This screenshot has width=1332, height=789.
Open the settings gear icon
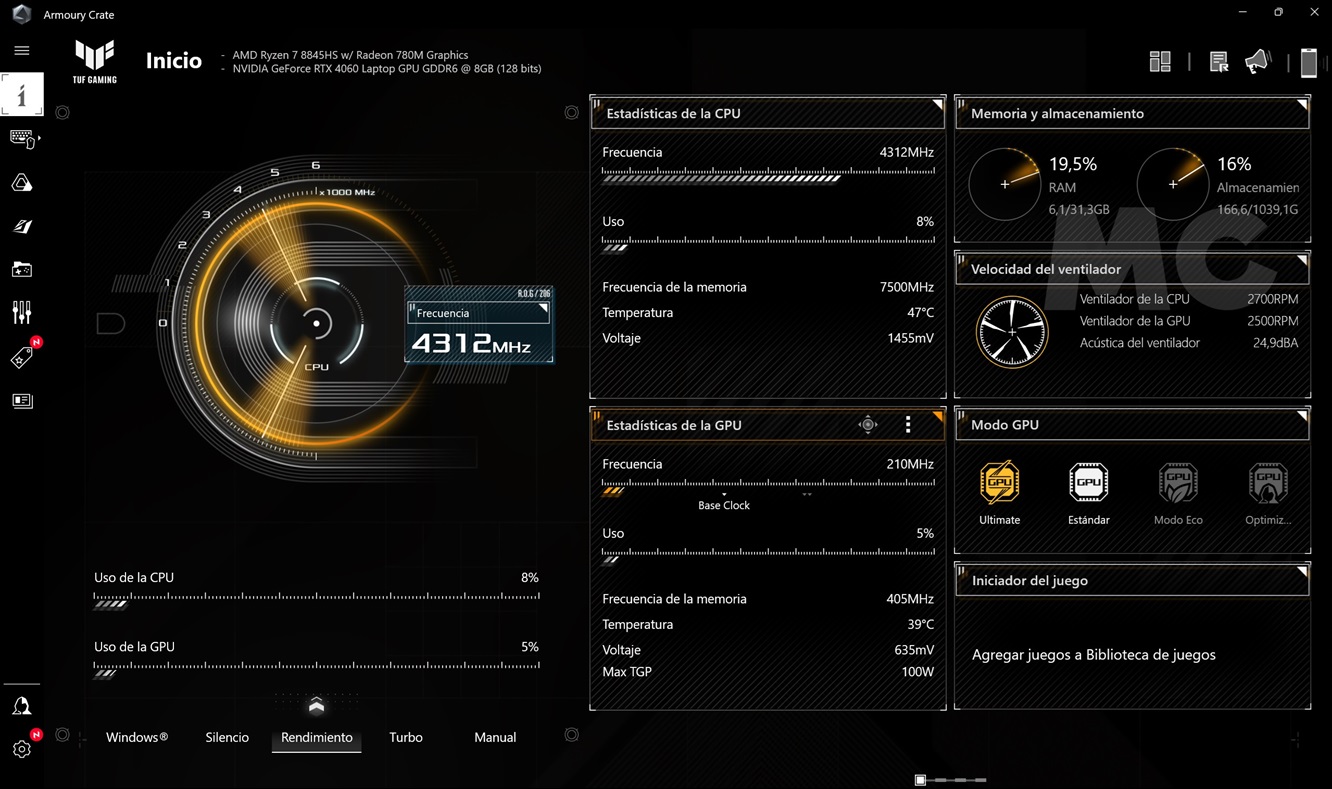(21, 749)
